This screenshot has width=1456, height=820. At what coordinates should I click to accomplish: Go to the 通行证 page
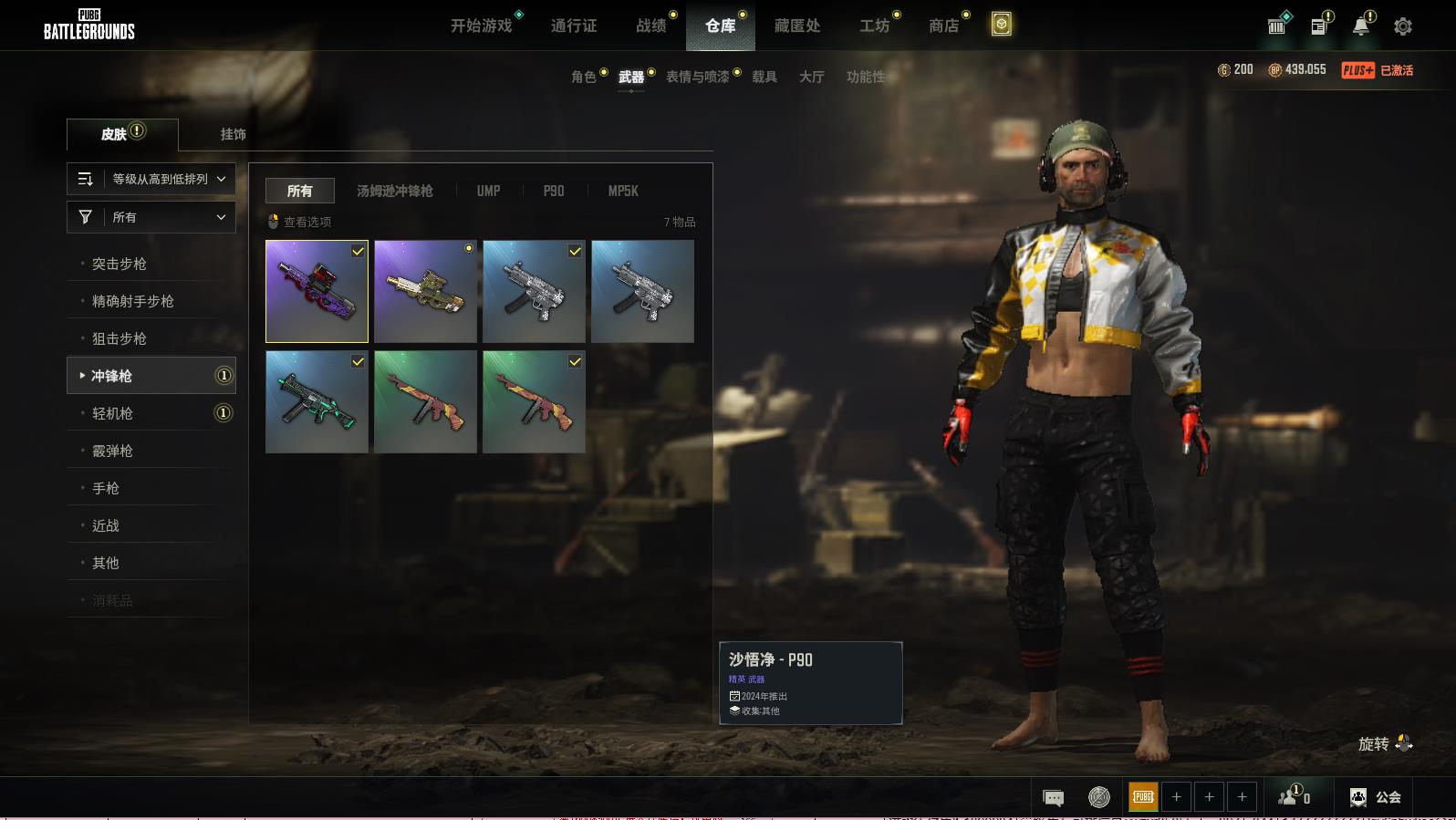click(x=574, y=26)
